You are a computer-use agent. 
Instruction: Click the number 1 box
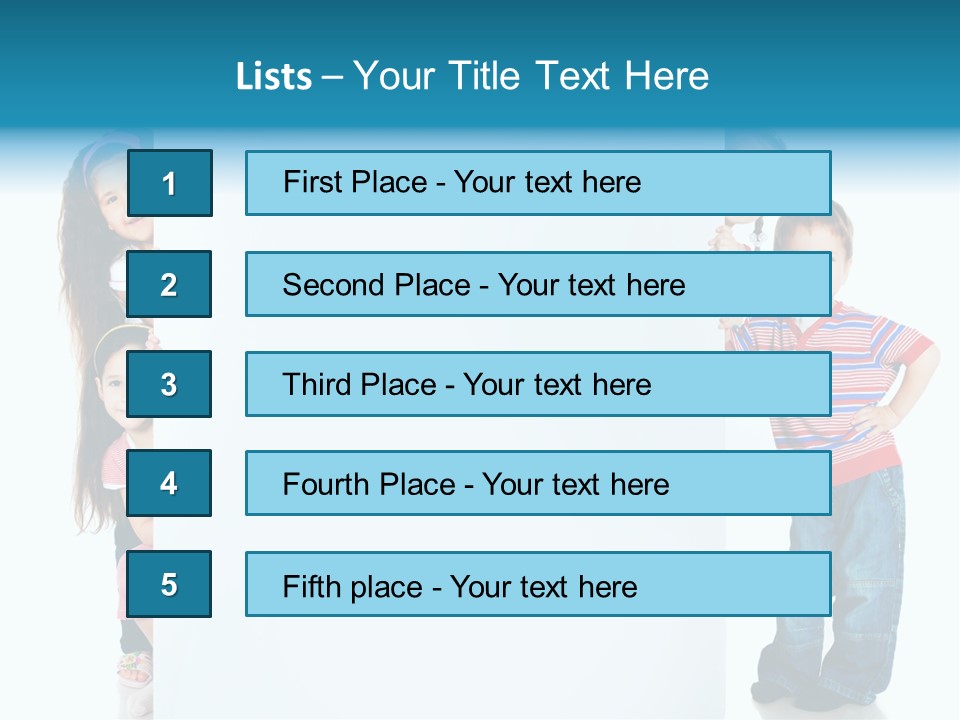pos(170,183)
